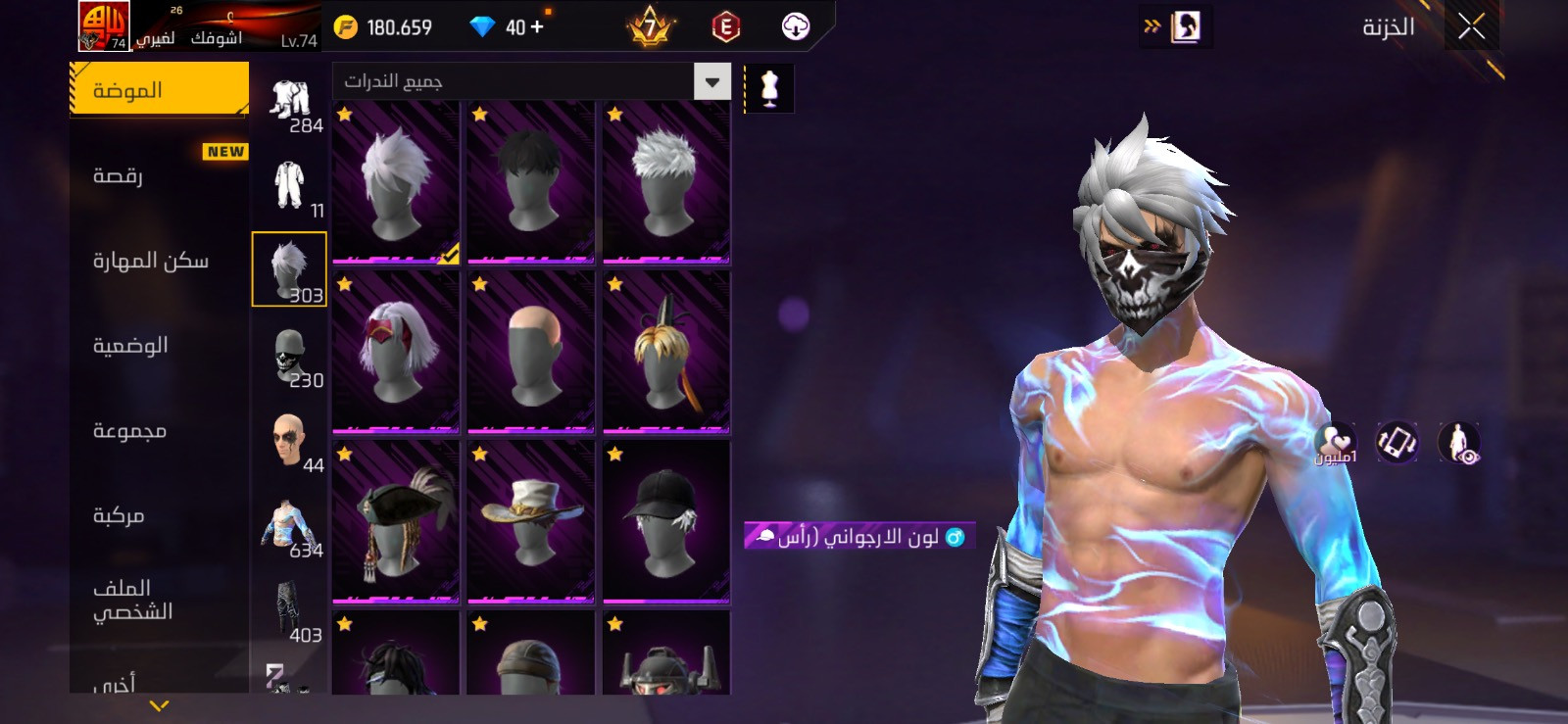Equip the black hair head item
This screenshot has width=1568, height=724.
point(530,182)
